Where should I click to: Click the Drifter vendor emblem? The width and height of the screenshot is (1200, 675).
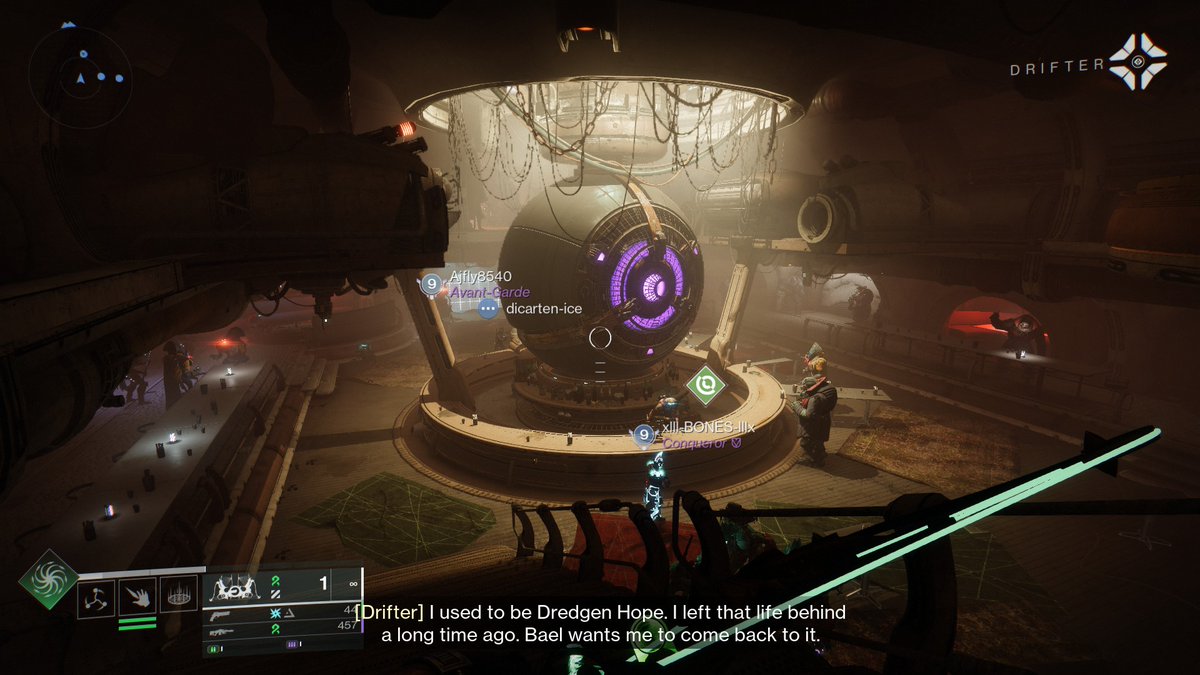(1137, 62)
